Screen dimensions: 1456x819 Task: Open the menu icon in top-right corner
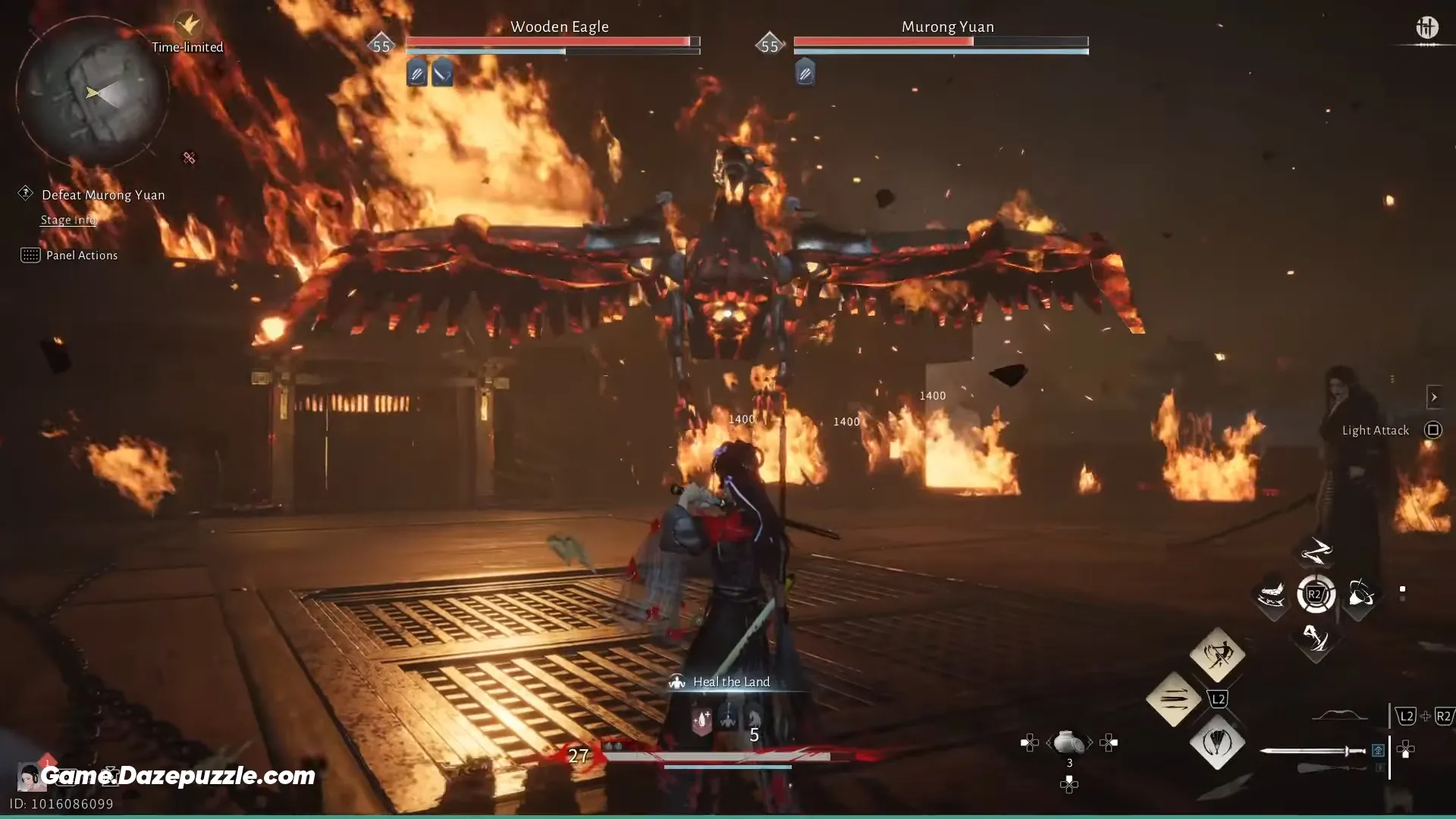[1426, 28]
